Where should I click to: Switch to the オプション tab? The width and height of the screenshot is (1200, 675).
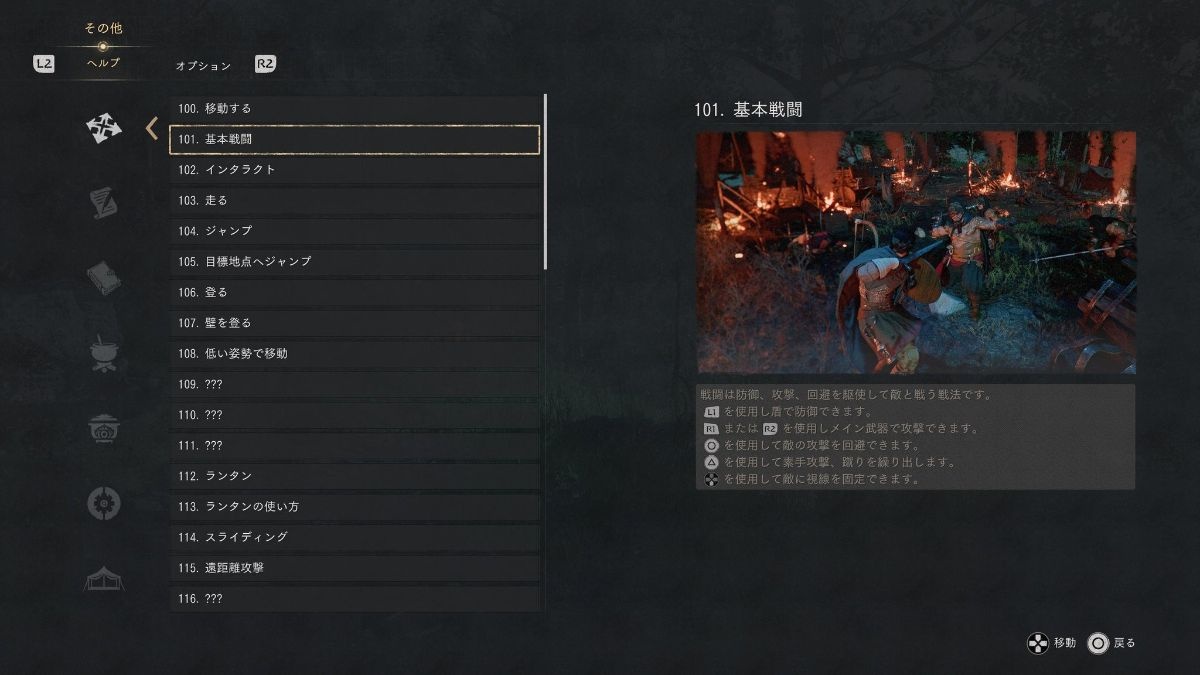(x=203, y=66)
